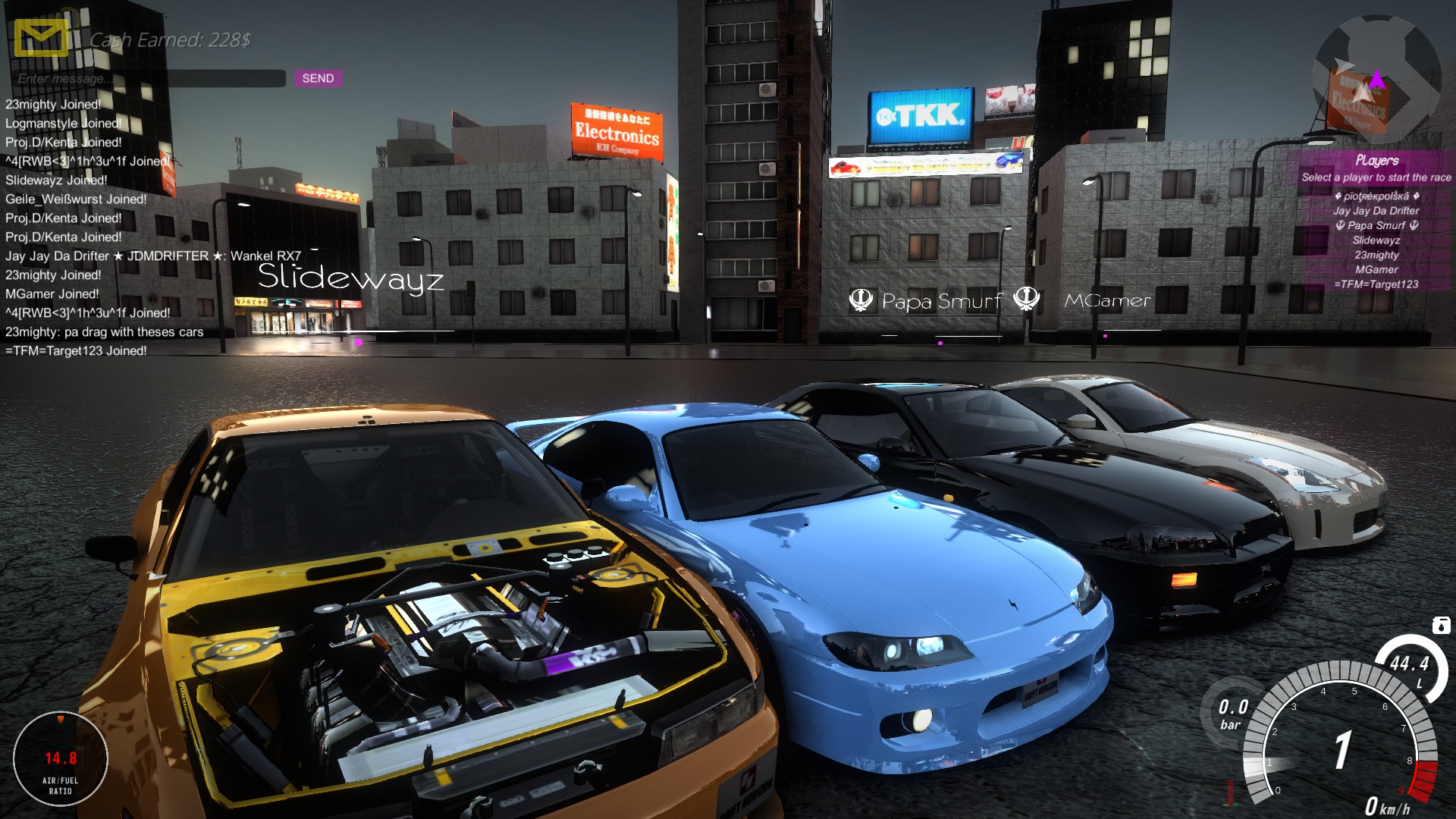Select player Slidewayz from the Players list
This screenshot has height=819, width=1456.
[1376, 240]
